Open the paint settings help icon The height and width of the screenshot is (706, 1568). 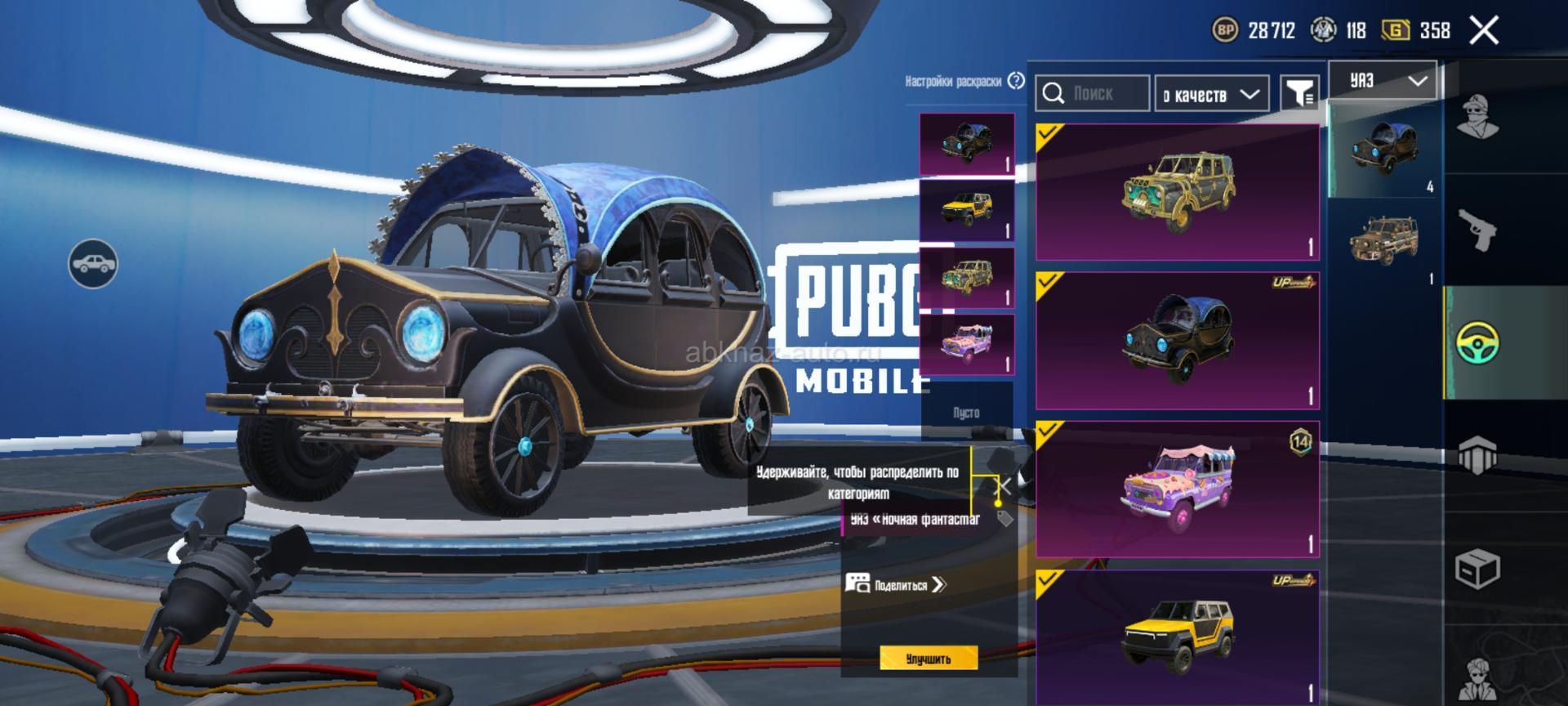click(x=1016, y=81)
